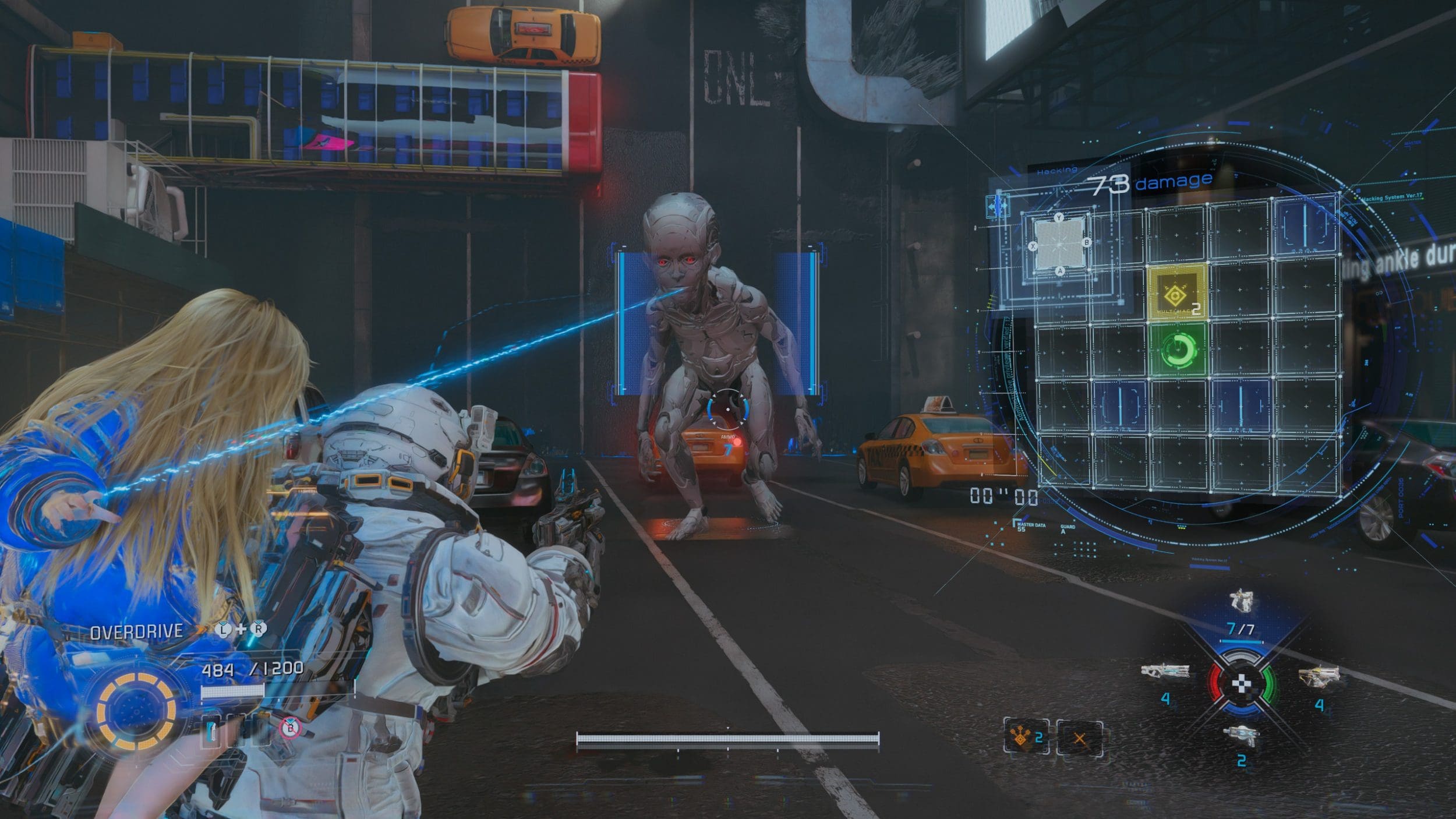Screen dimensions: 1456x819
Task: Equip the bottom weapon with 2 ammo
Action: click(1242, 735)
